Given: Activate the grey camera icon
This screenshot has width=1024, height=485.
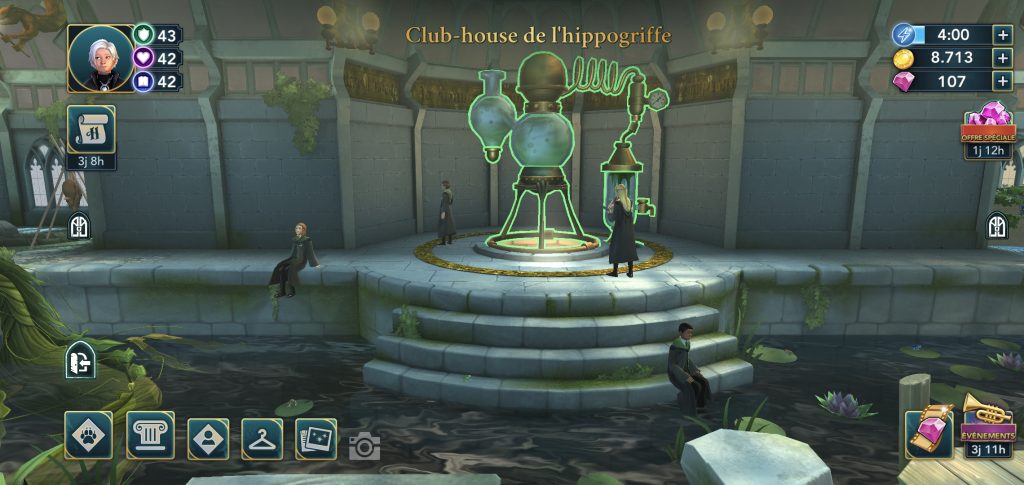Looking at the screenshot, I should (x=364, y=447).
